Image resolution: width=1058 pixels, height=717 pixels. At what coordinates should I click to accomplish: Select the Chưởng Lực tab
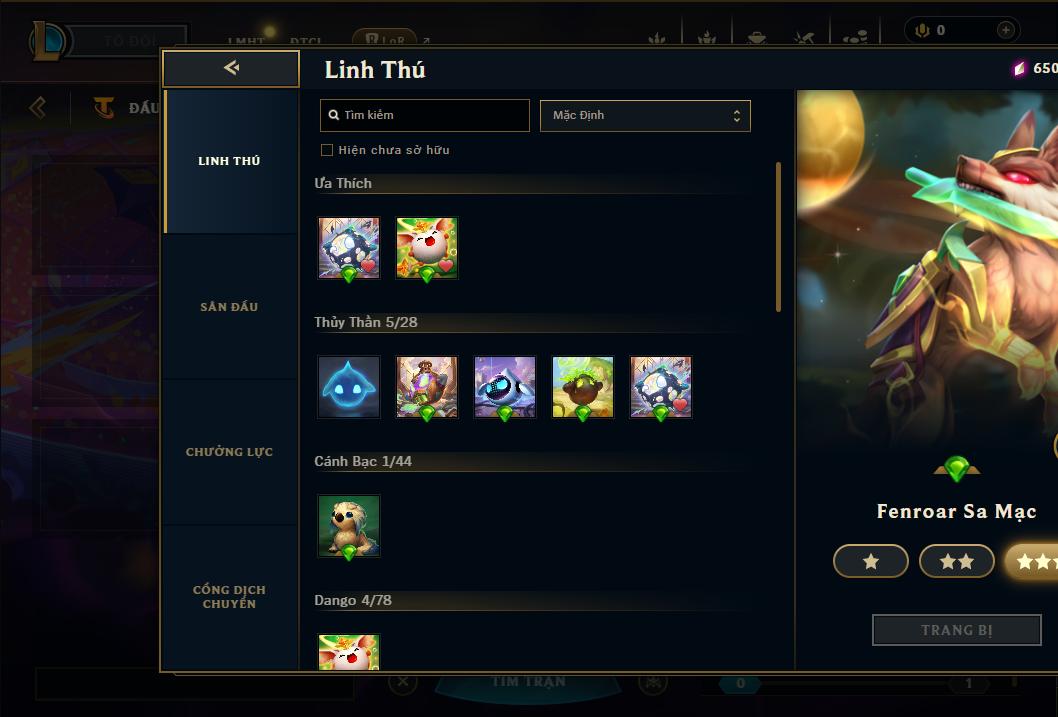[x=229, y=452]
